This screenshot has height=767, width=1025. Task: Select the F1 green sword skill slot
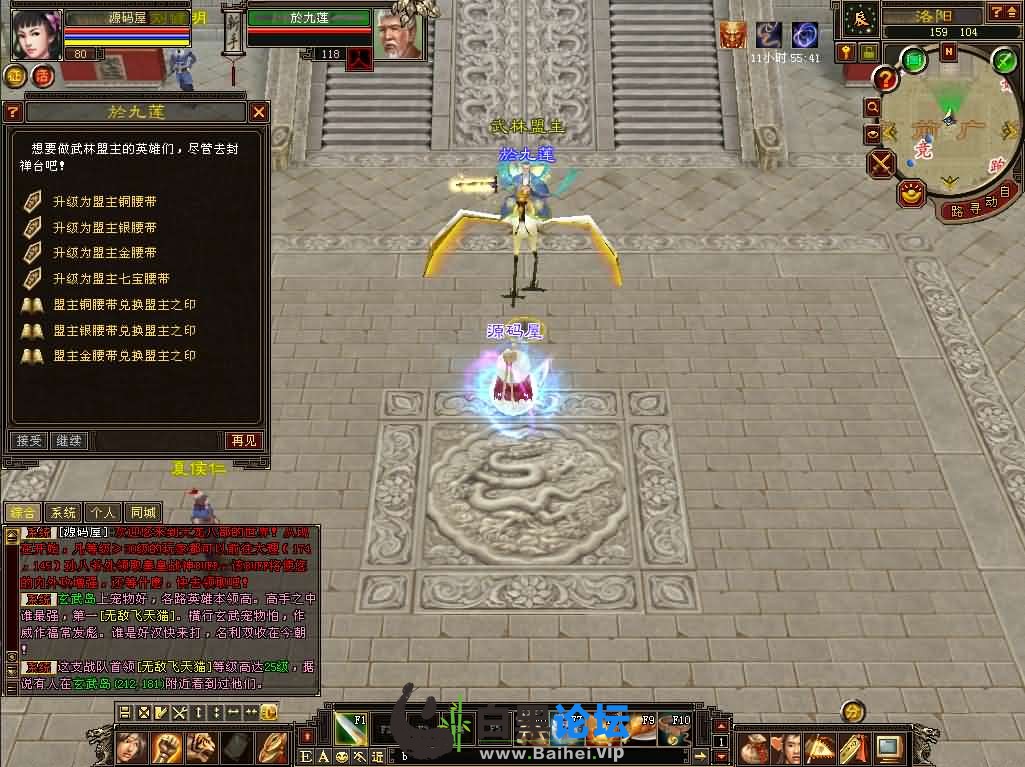tap(349, 728)
